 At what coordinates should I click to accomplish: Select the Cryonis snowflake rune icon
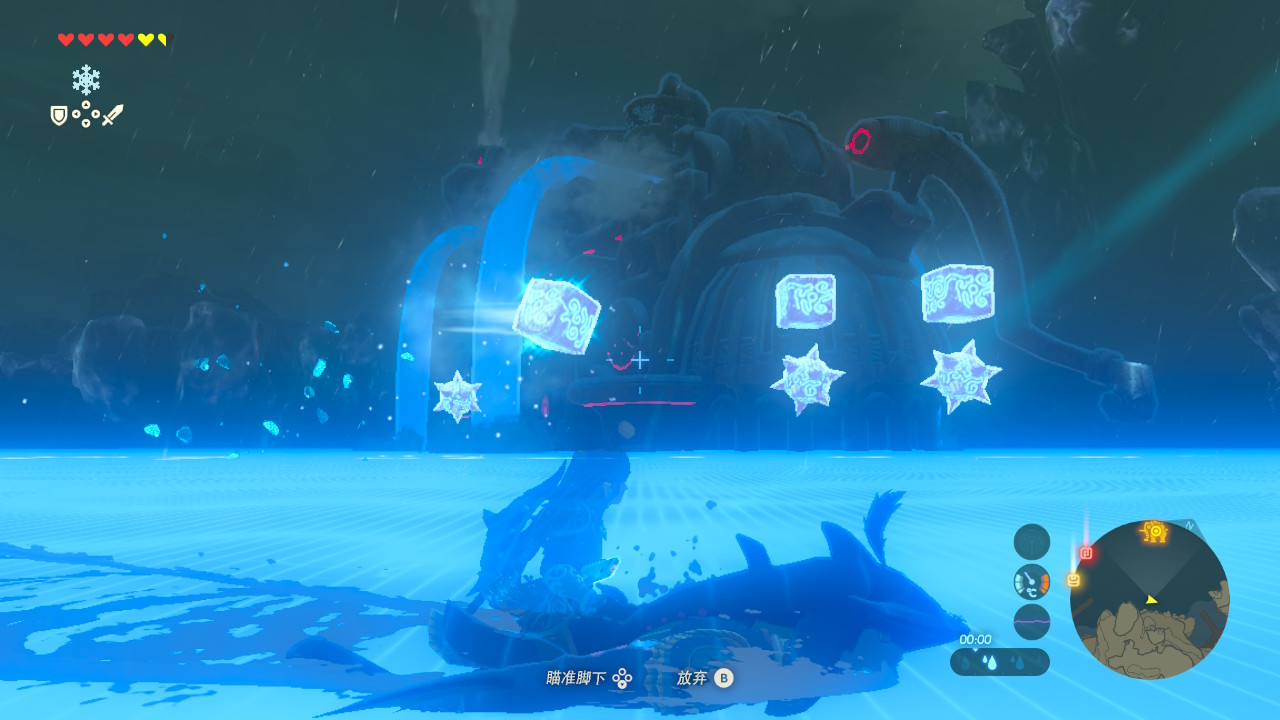point(86,80)
